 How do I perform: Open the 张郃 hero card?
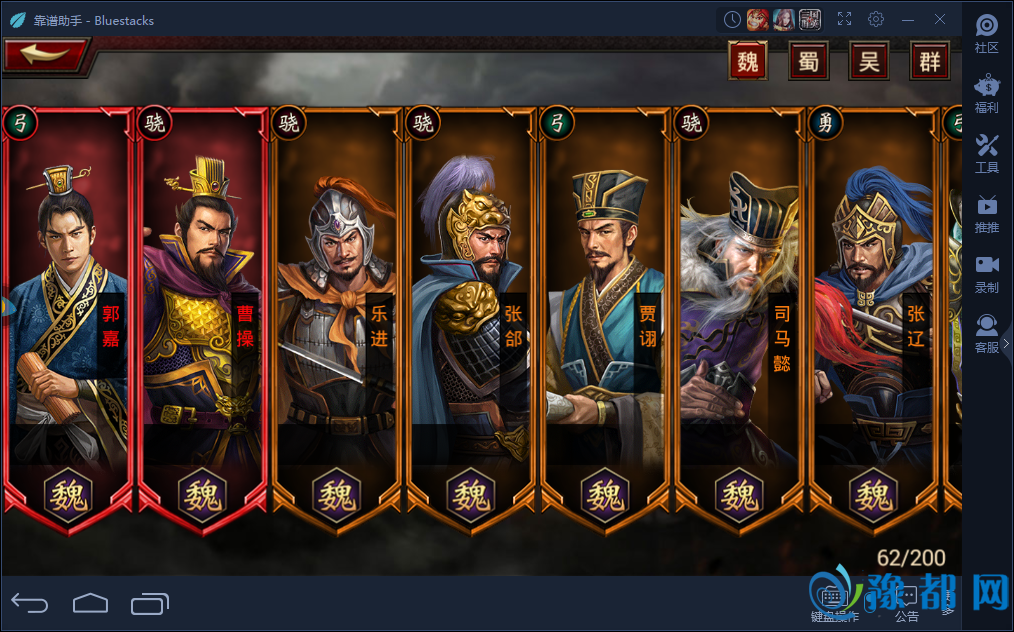pos(472,320)
